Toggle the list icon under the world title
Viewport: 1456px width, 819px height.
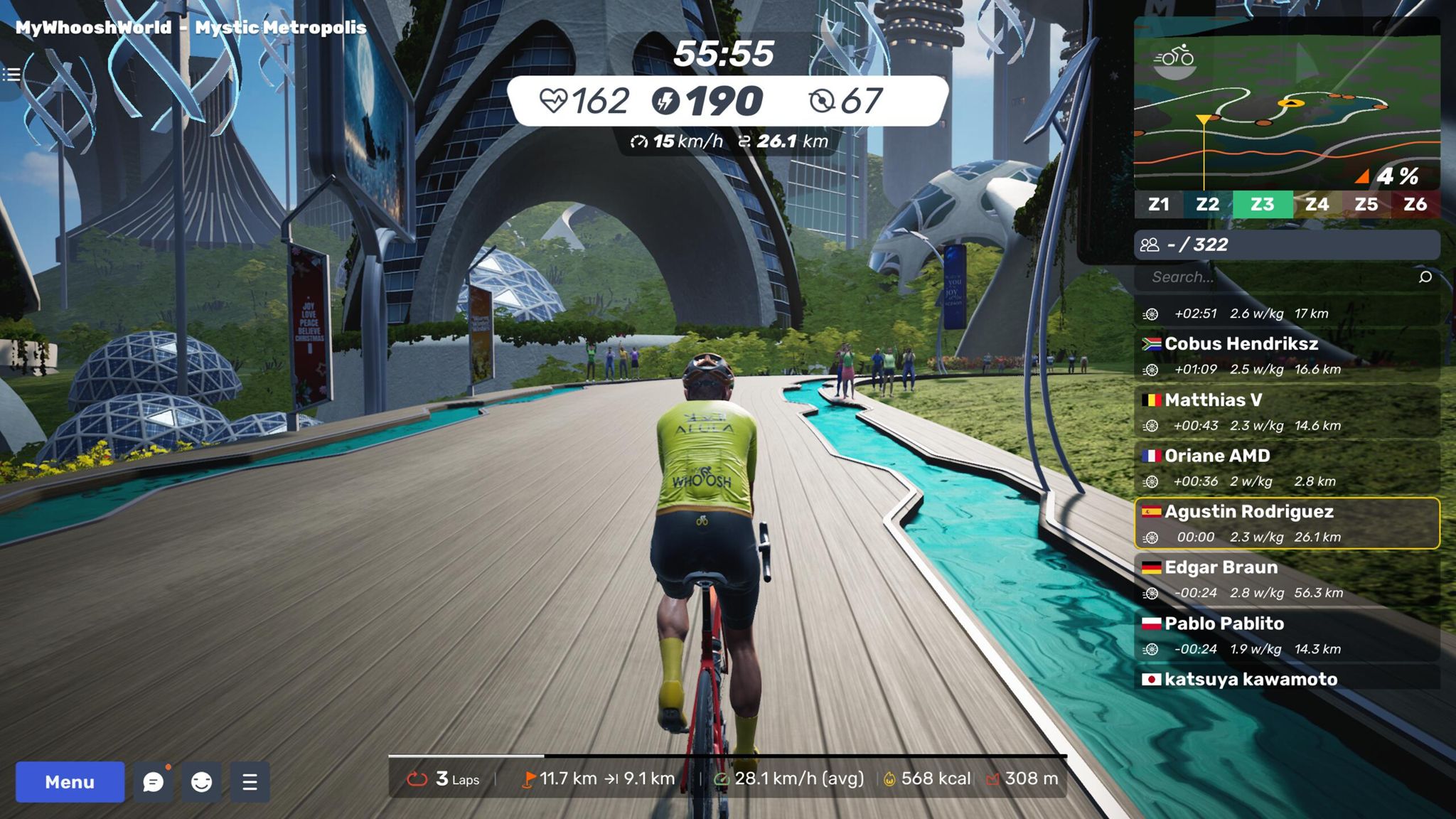click(11, 75)
